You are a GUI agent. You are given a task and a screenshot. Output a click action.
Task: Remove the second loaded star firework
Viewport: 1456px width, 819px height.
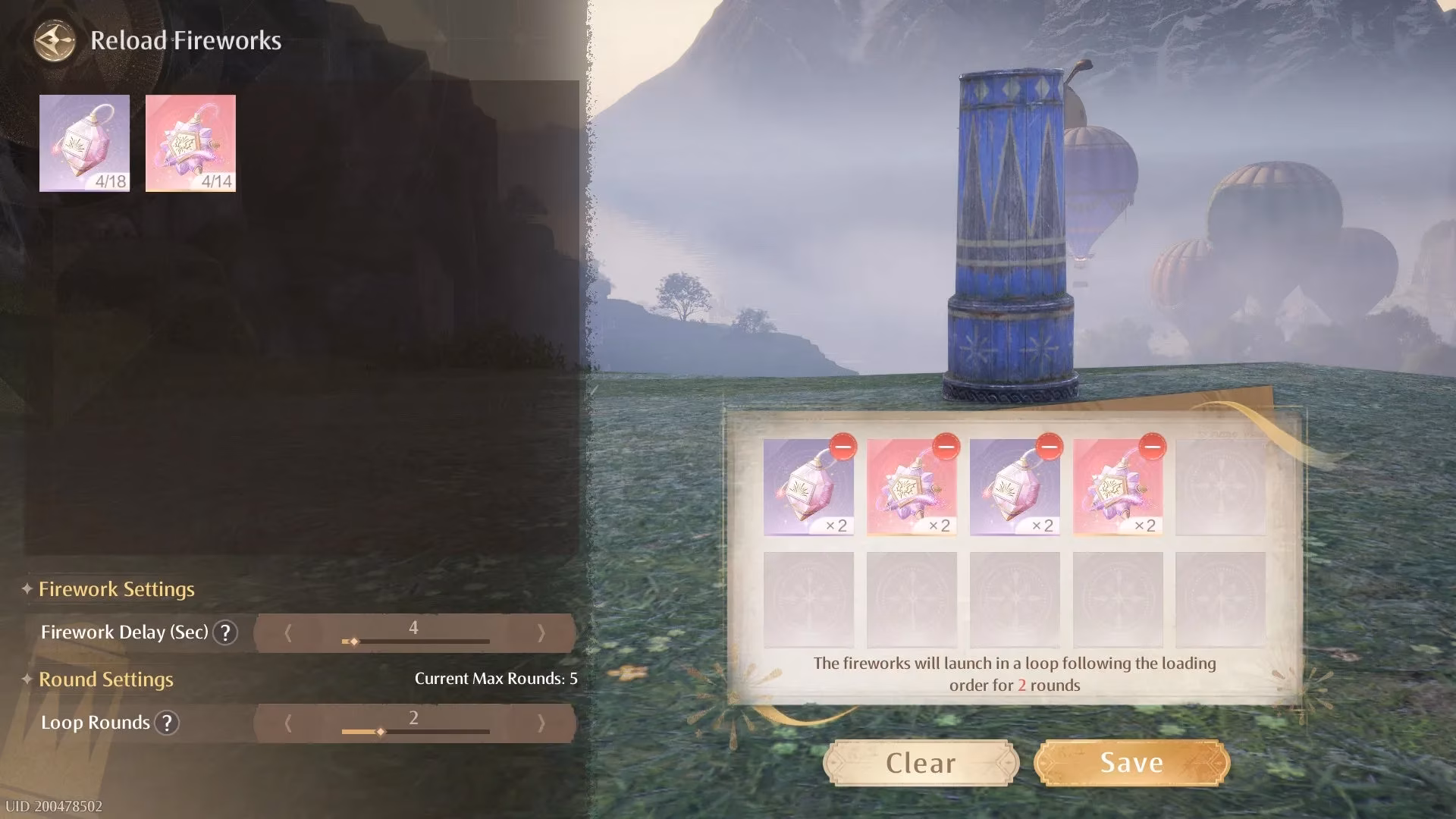[946, 449]
